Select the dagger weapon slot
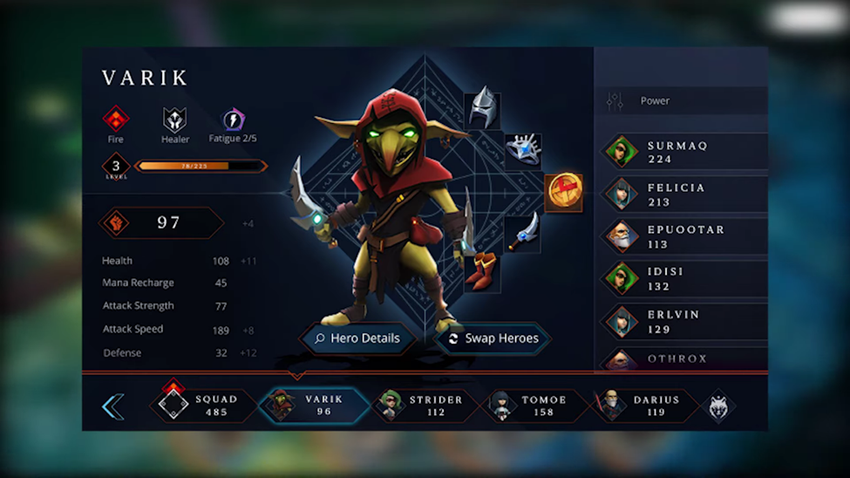This screenshot has height=478, width=850. click(x=522, y=232)
